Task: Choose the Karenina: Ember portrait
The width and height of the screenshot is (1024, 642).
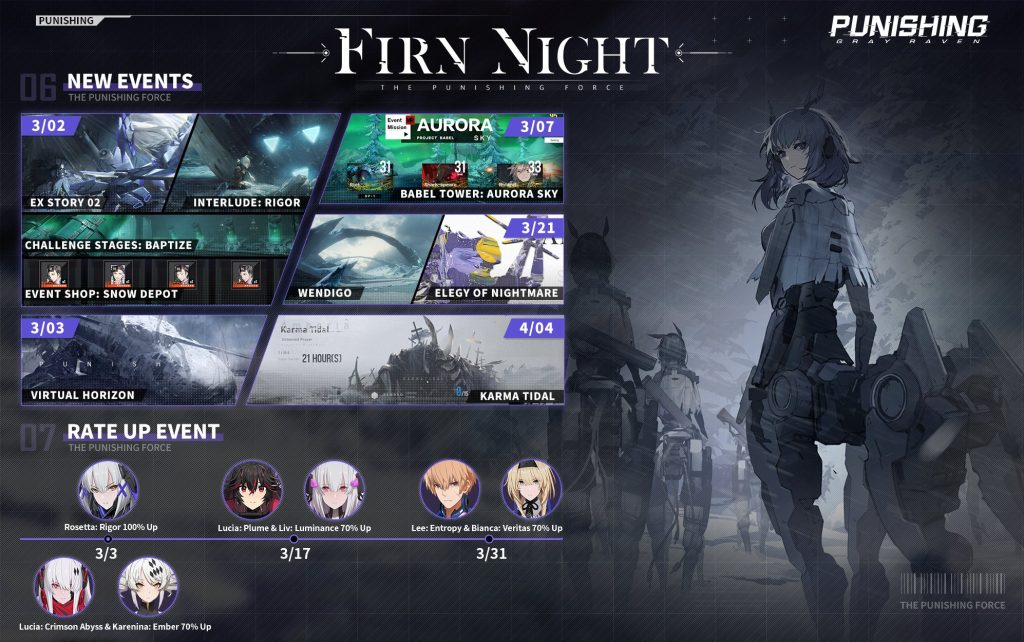Action: click(x=148, y=587)
